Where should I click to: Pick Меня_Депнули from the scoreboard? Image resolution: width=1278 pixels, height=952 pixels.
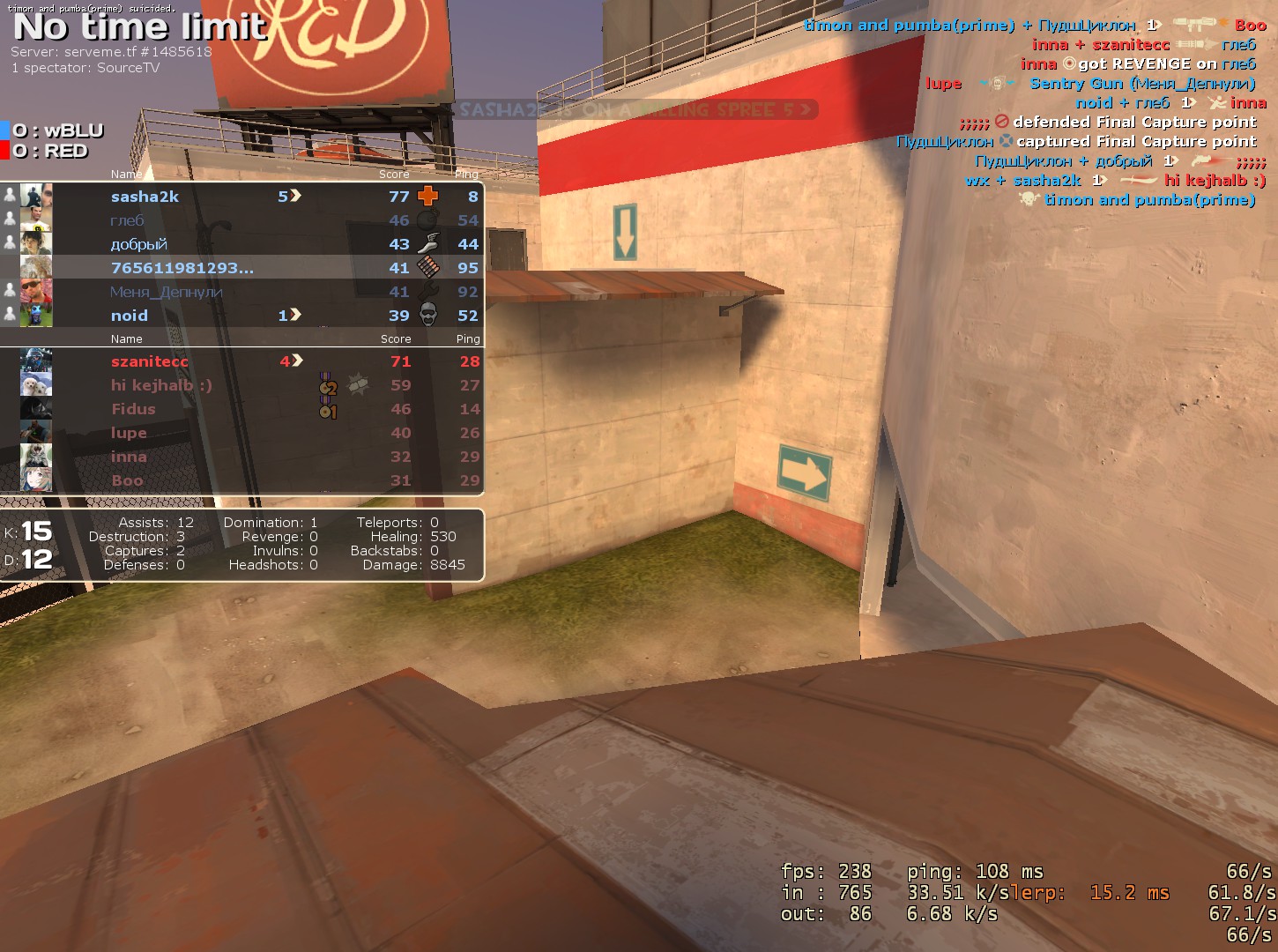[x=166, y=292]
